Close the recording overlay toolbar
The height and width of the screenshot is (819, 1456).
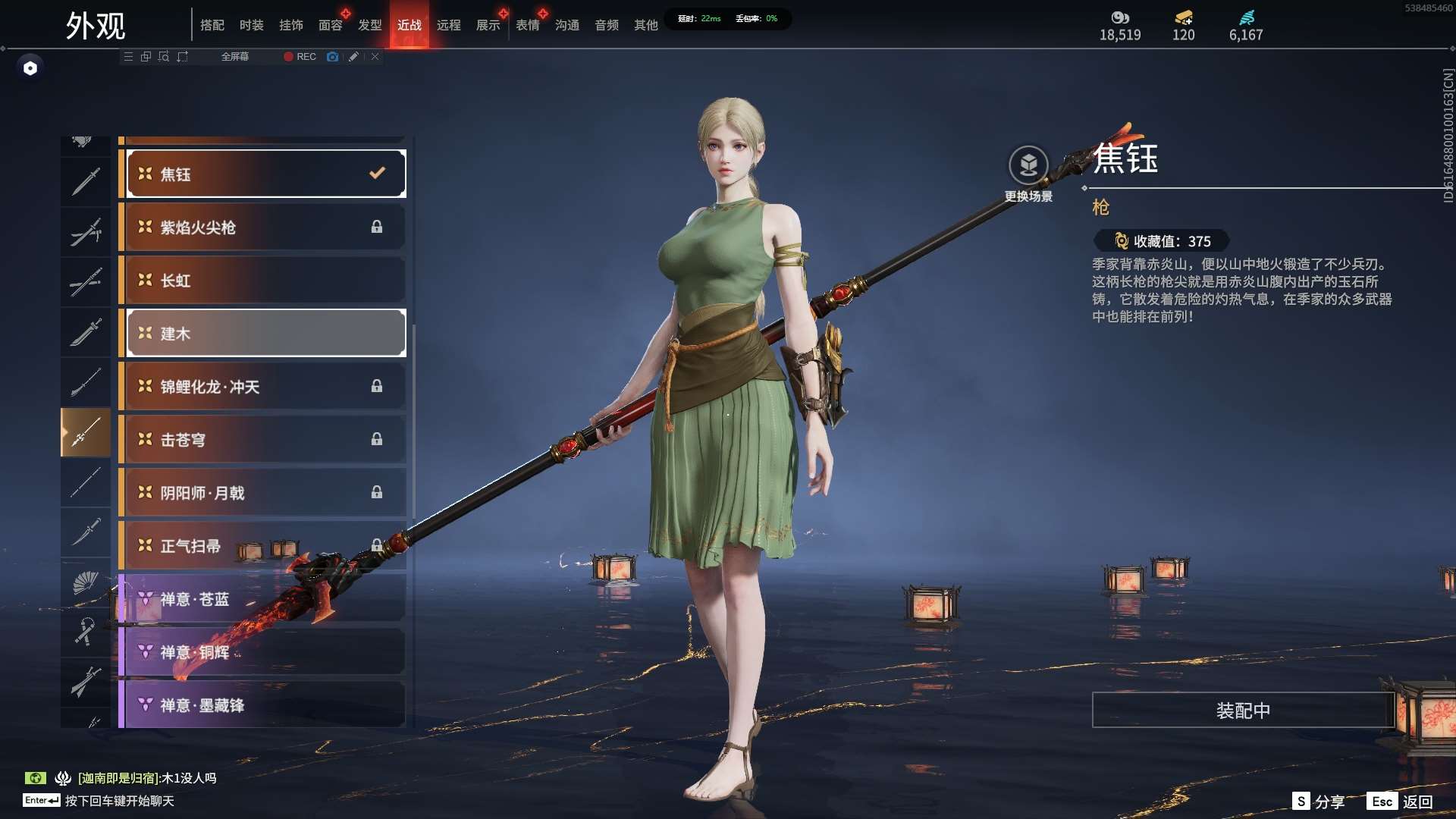(x=375, y=57)
